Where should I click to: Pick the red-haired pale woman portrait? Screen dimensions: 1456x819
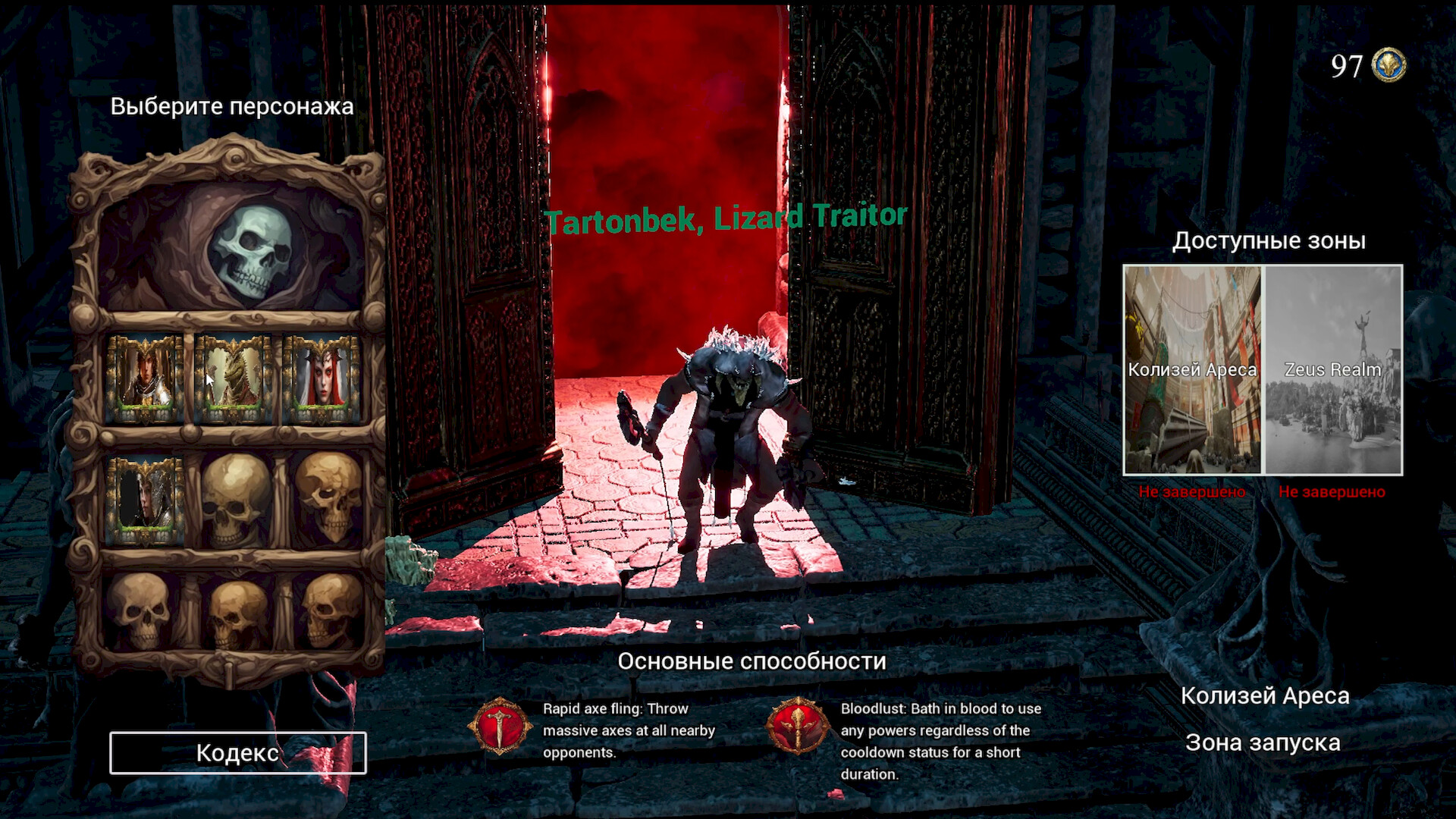pyautogui.click(x=322, y=378)
